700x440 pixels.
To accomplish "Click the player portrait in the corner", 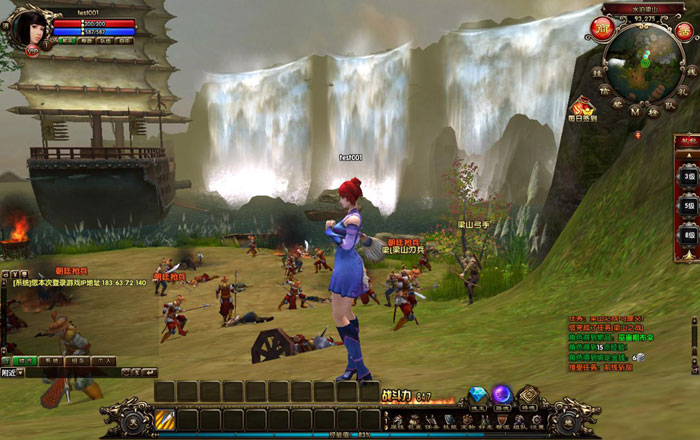I will pos(27,27).
